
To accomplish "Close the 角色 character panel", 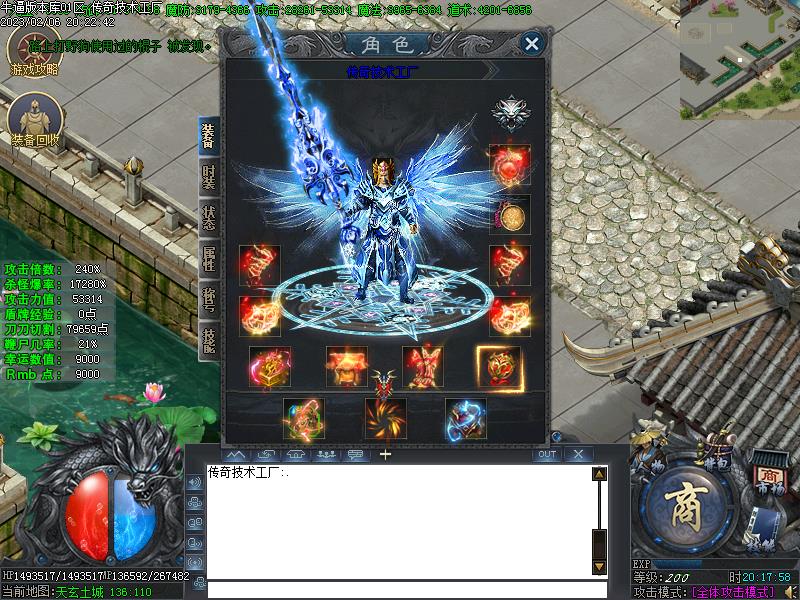I will [x=532, y=43].
